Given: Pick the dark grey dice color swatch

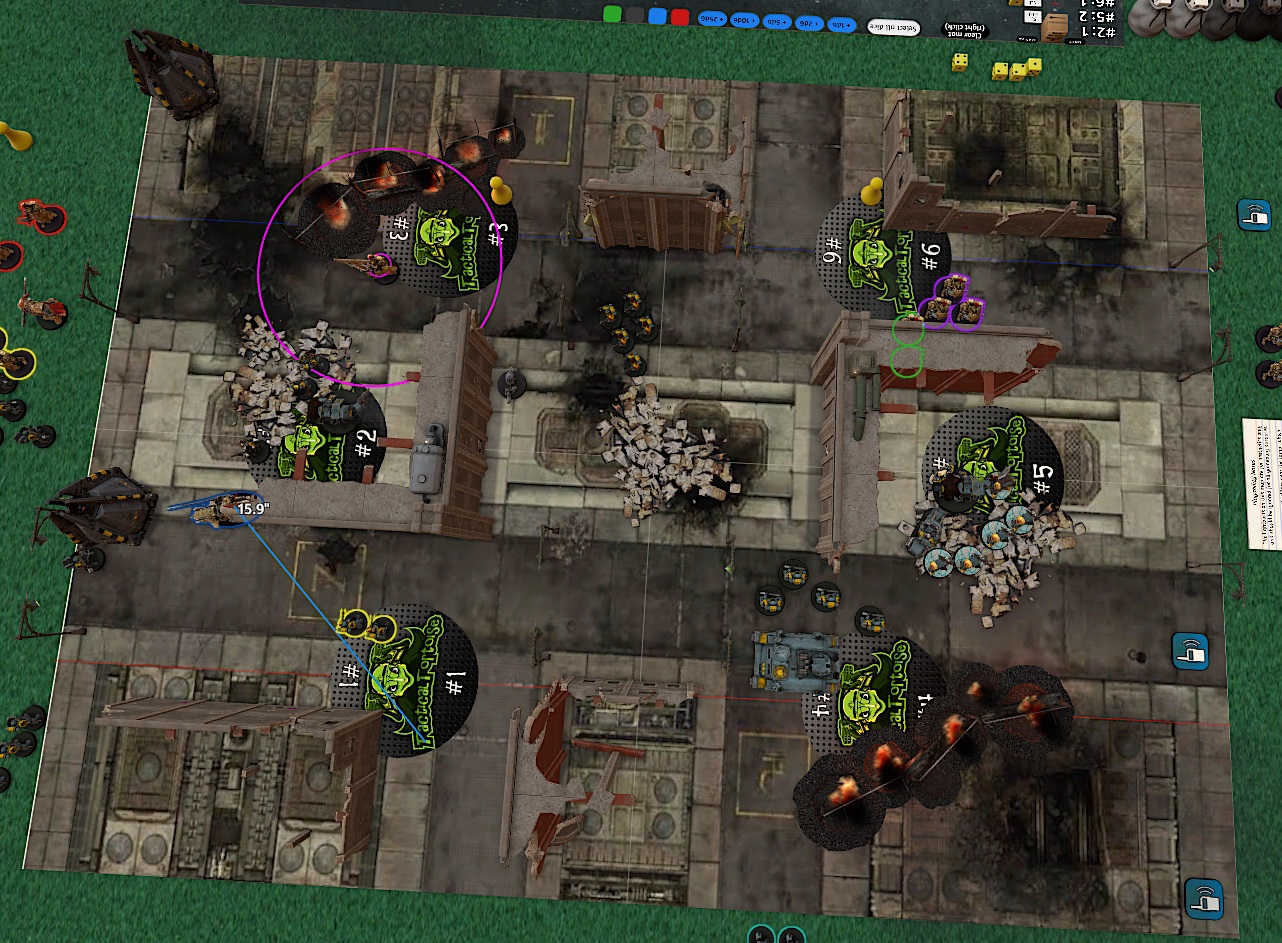Looking at the screenshot, I should pyautogui.click(x=634, y=15).
